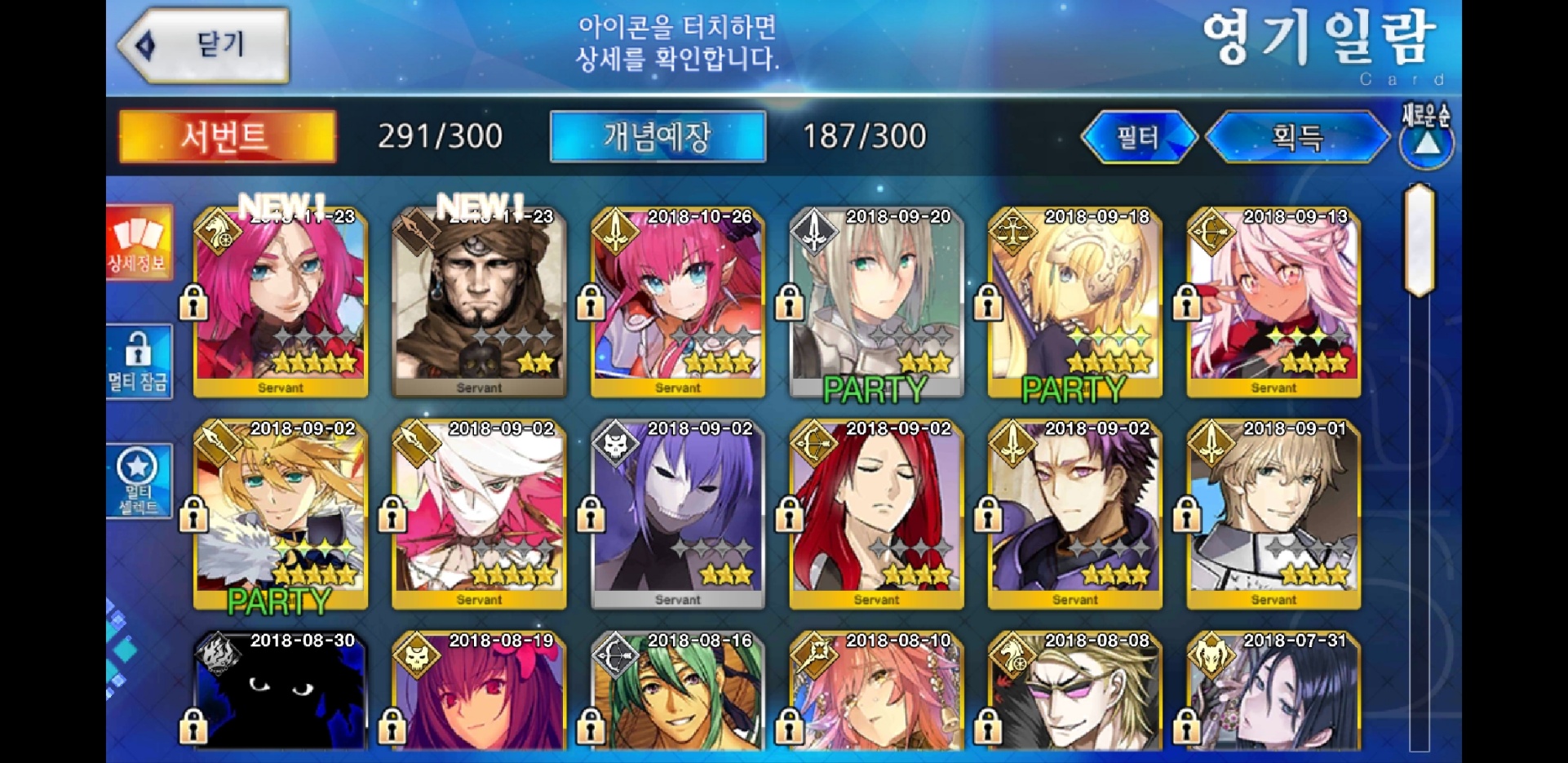Open the 필터 filter options
The height and width of the screenshot is (763, 1568).
(1138, 137)
